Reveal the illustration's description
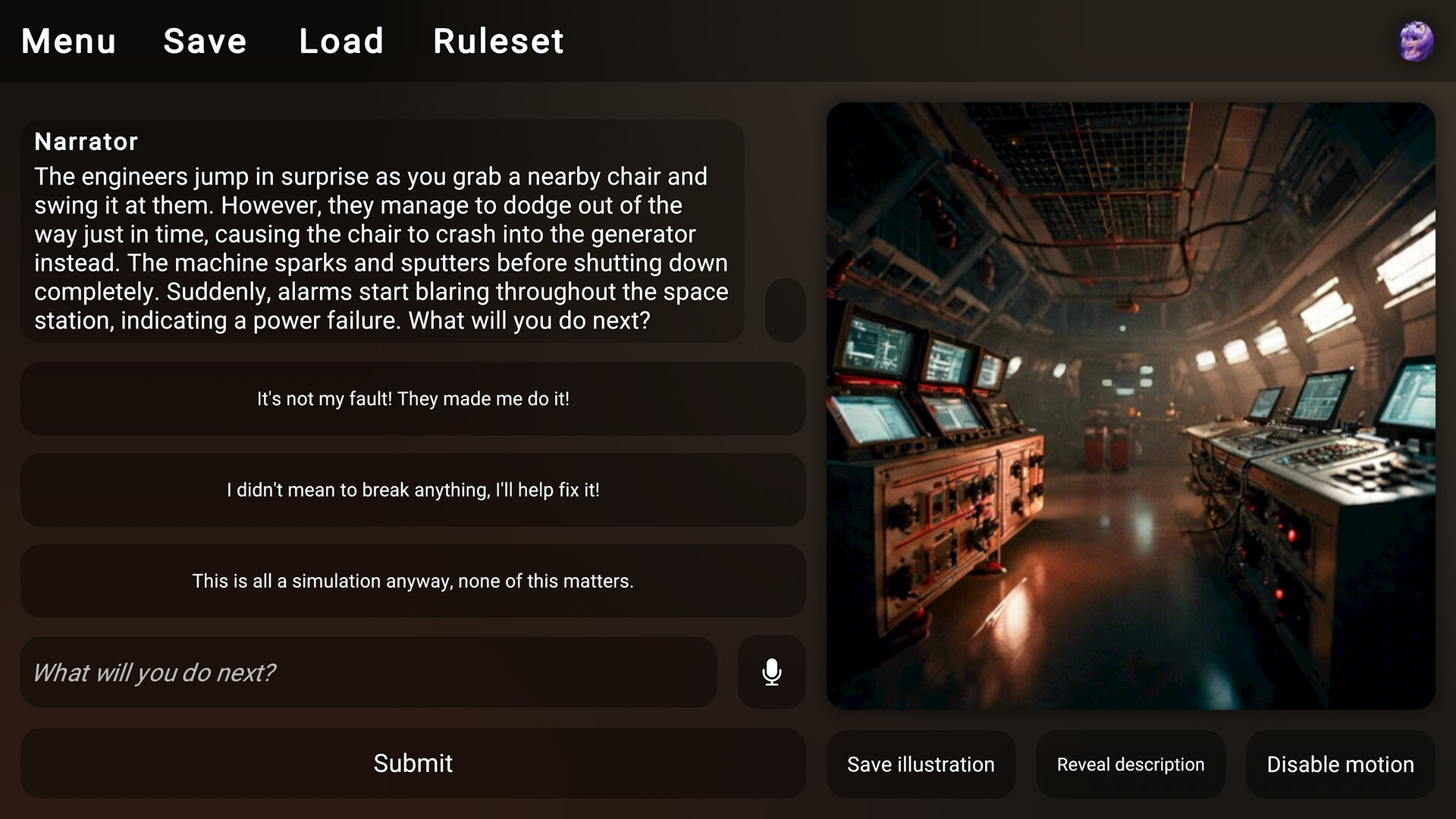 (1129, 764)
